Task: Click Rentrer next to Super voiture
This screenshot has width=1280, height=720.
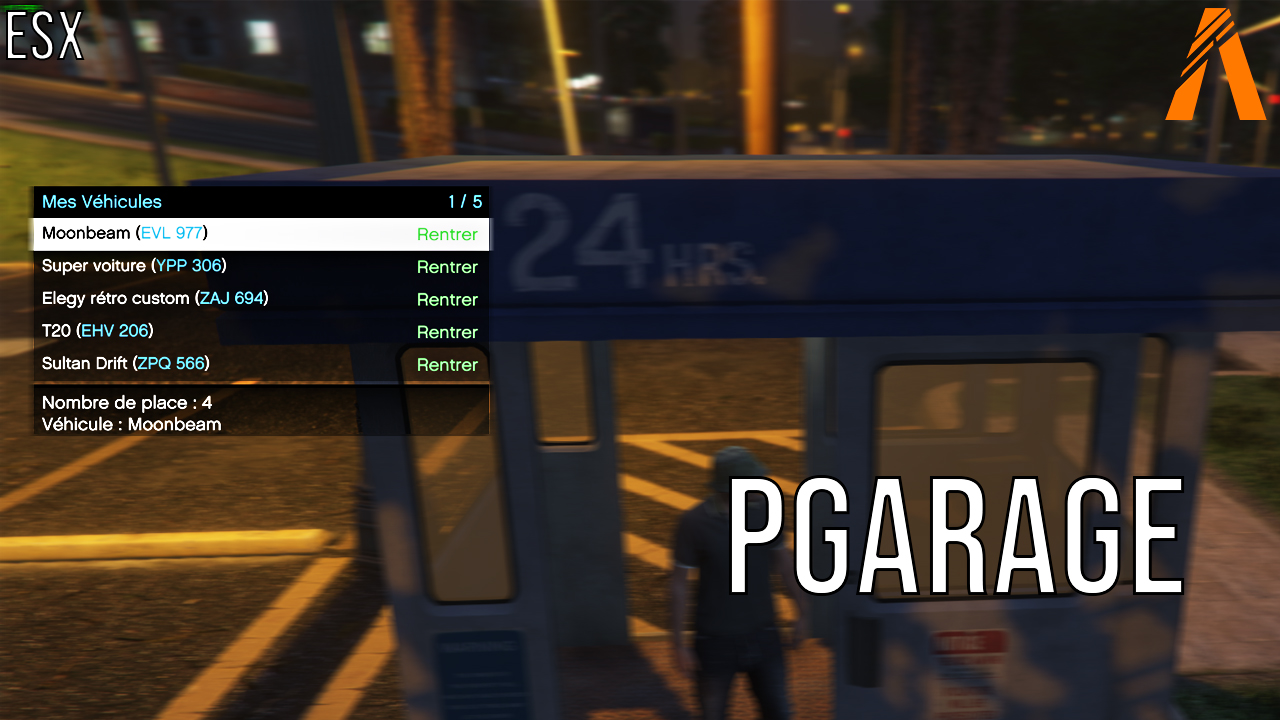Action: coord(447,267)
